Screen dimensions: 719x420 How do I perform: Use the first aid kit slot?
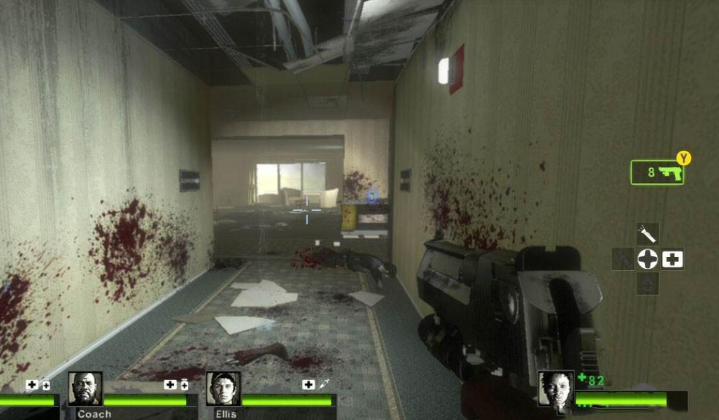point(673,259)
